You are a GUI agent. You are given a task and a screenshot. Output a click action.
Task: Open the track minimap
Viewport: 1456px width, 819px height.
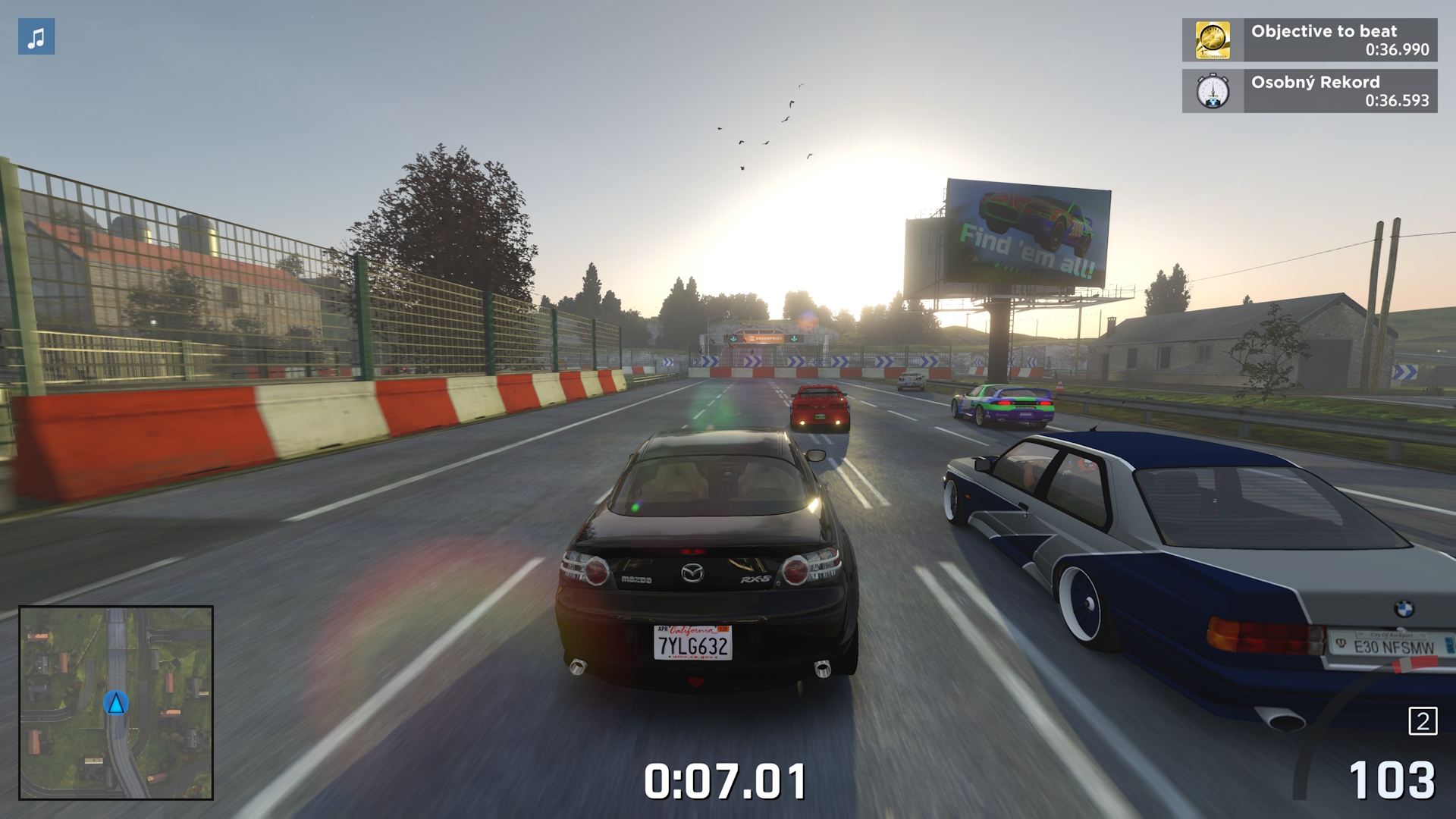116,702
